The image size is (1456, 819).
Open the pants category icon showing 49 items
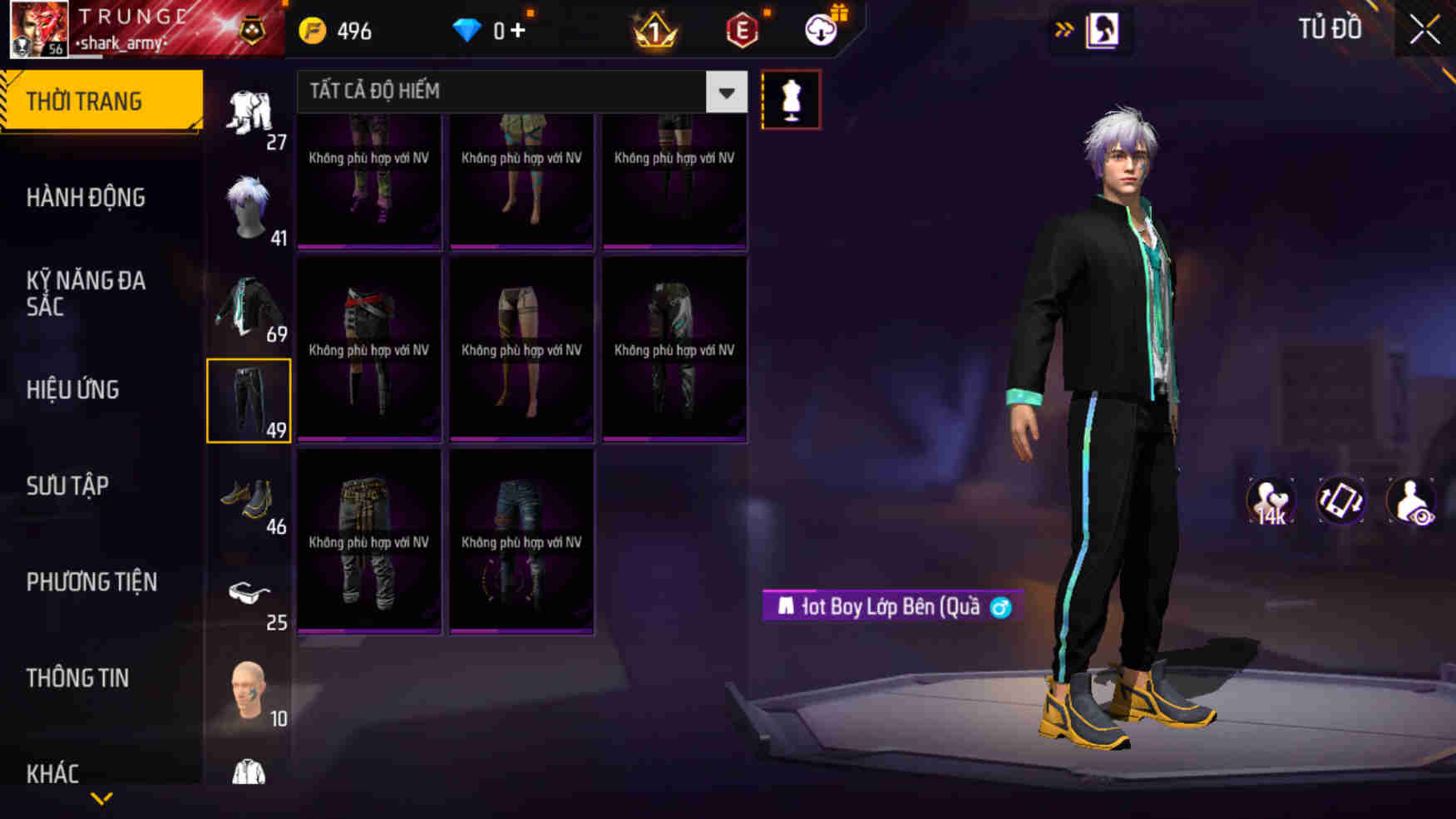click(x=249, y=399)
